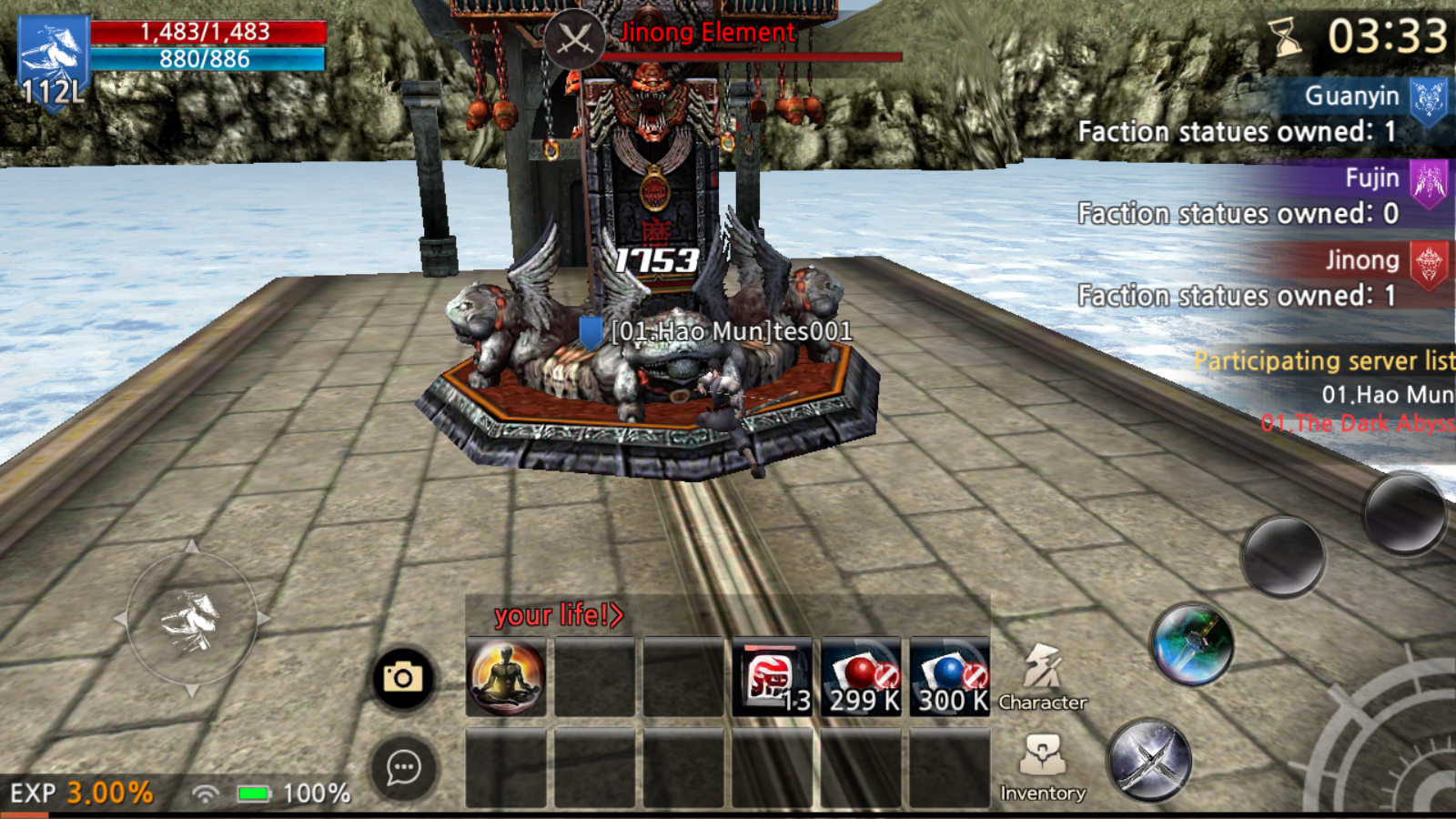The image size is (1456, 819).
Task: Activate the meditation skill slot
Action: pyautogui.click(x=506, y=677)
